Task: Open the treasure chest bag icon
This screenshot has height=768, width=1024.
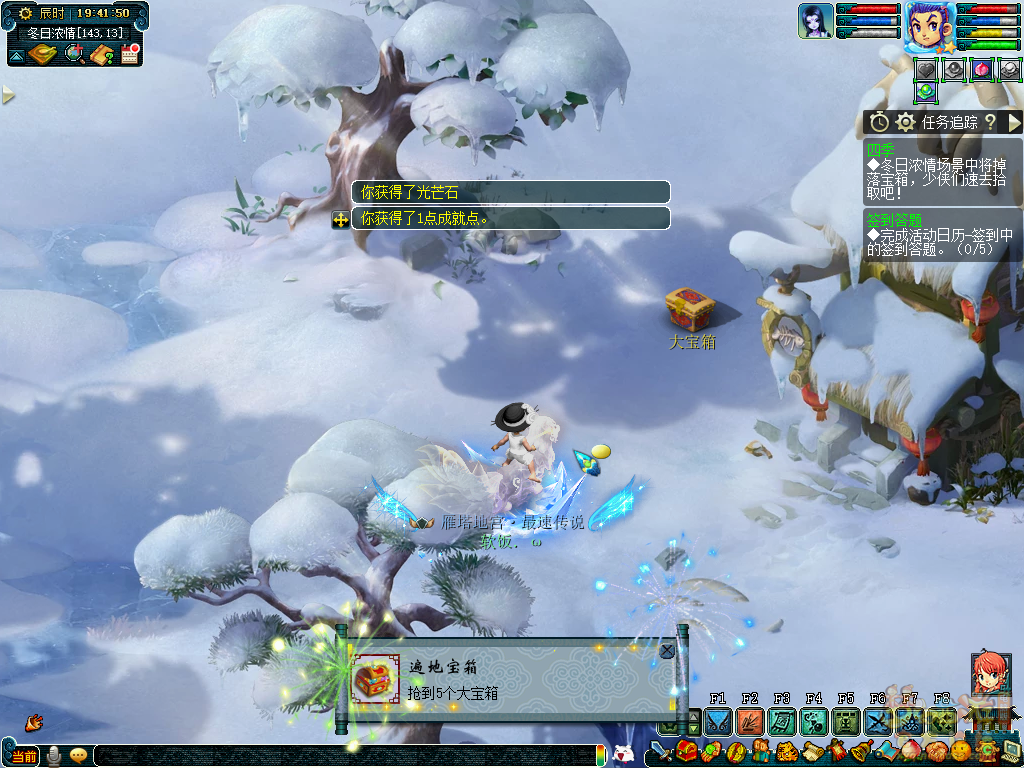Action: (686, 751)
